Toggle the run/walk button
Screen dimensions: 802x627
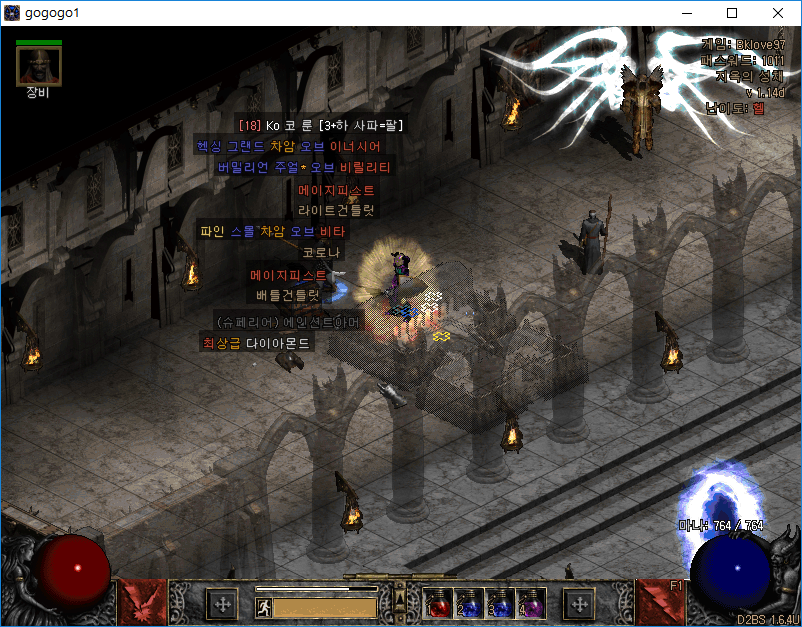[x=264, y=607]
